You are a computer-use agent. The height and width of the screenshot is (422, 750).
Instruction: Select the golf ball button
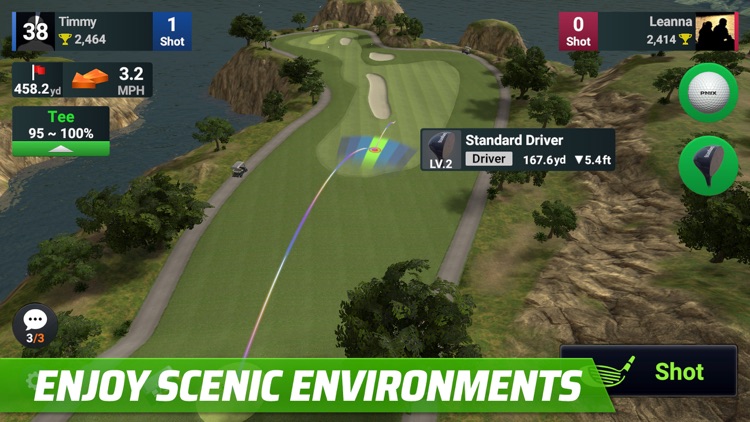[x=708, y=92]
